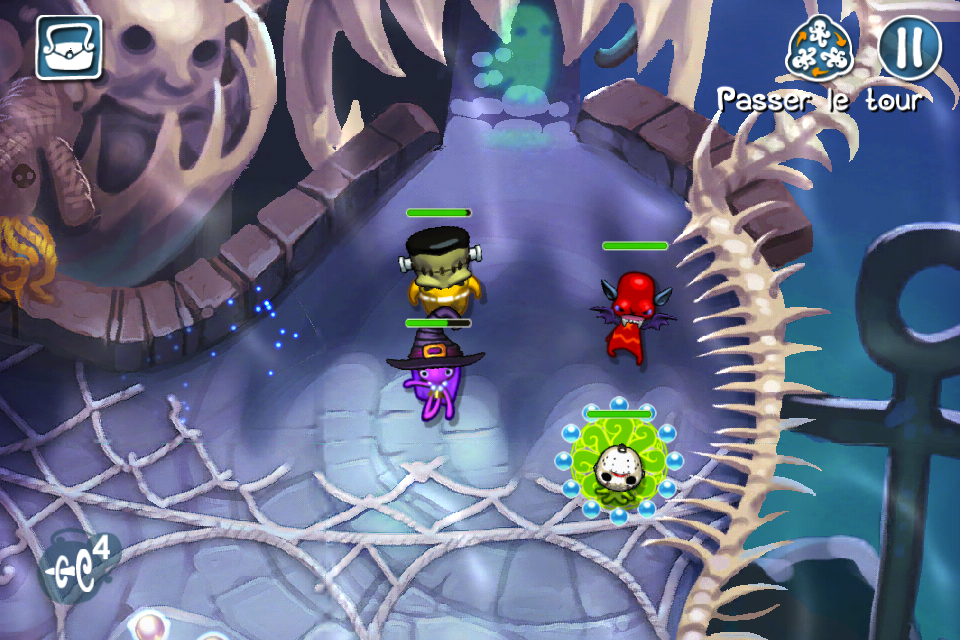The width and height of the screenshot is (960, 640).
Task: Click the Passer le tour skull button
Action: point(819,49)
